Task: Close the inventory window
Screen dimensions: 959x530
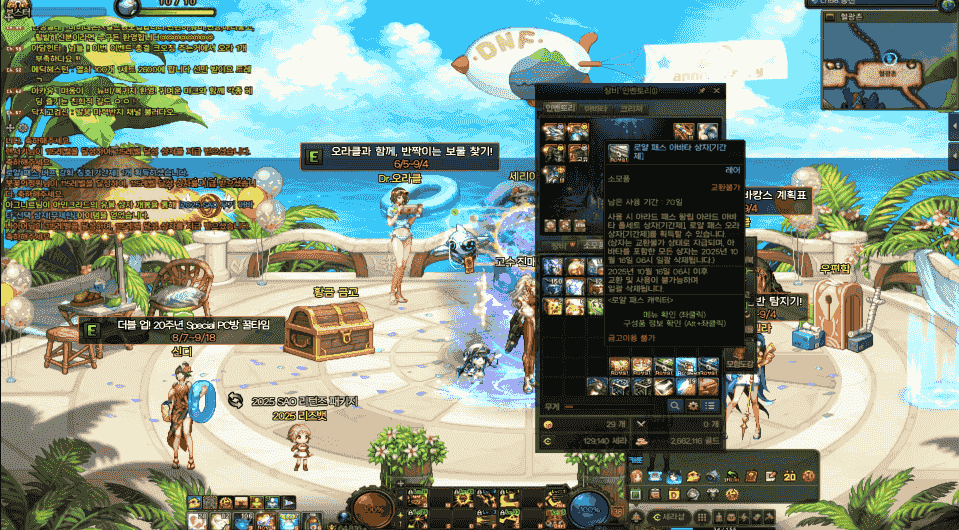Action: 716,91
